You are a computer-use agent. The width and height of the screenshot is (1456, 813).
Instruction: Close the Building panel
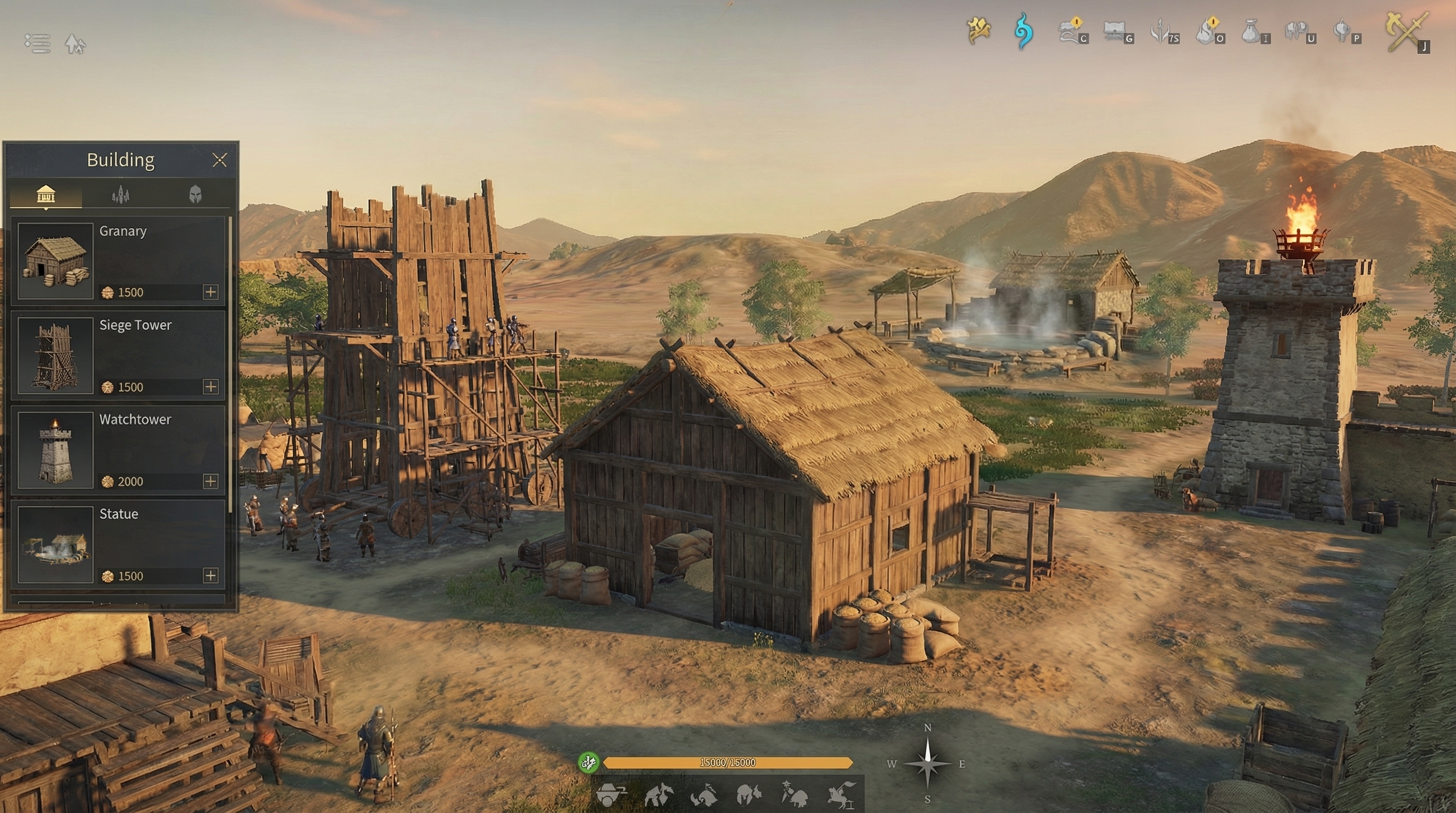pos(220,160)
